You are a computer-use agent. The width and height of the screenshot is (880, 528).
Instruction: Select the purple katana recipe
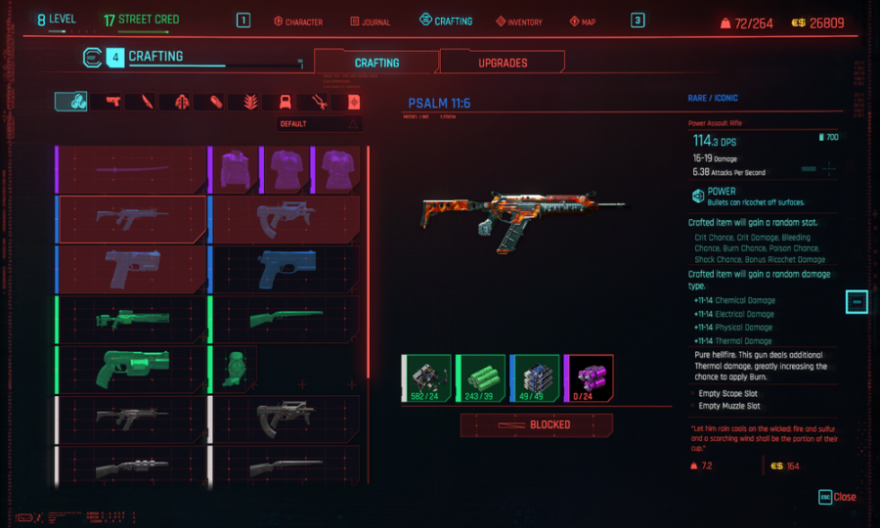pyautogui.click(x=132, y=169)
